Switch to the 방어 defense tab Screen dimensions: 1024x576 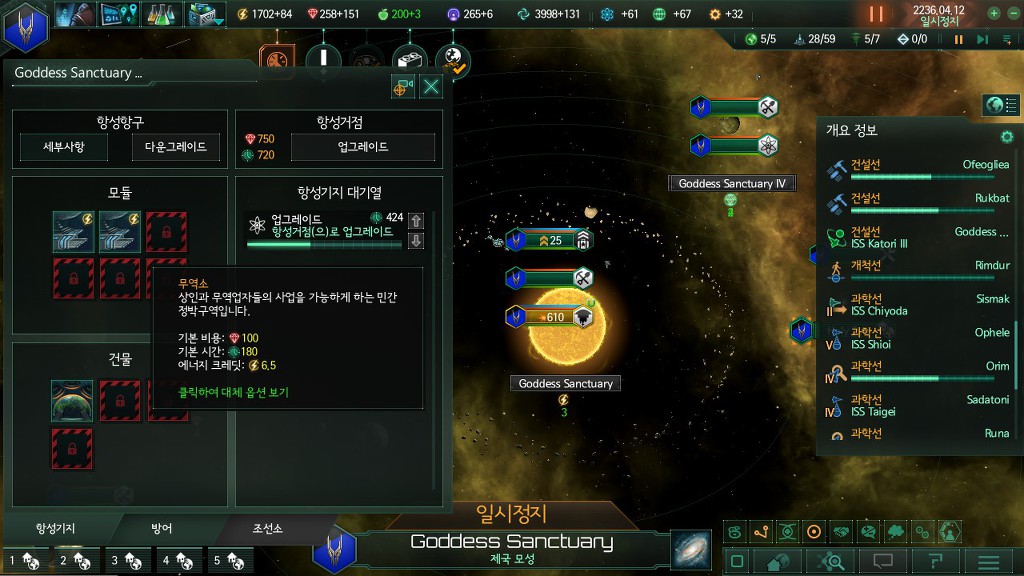click(x=161, y=528)
